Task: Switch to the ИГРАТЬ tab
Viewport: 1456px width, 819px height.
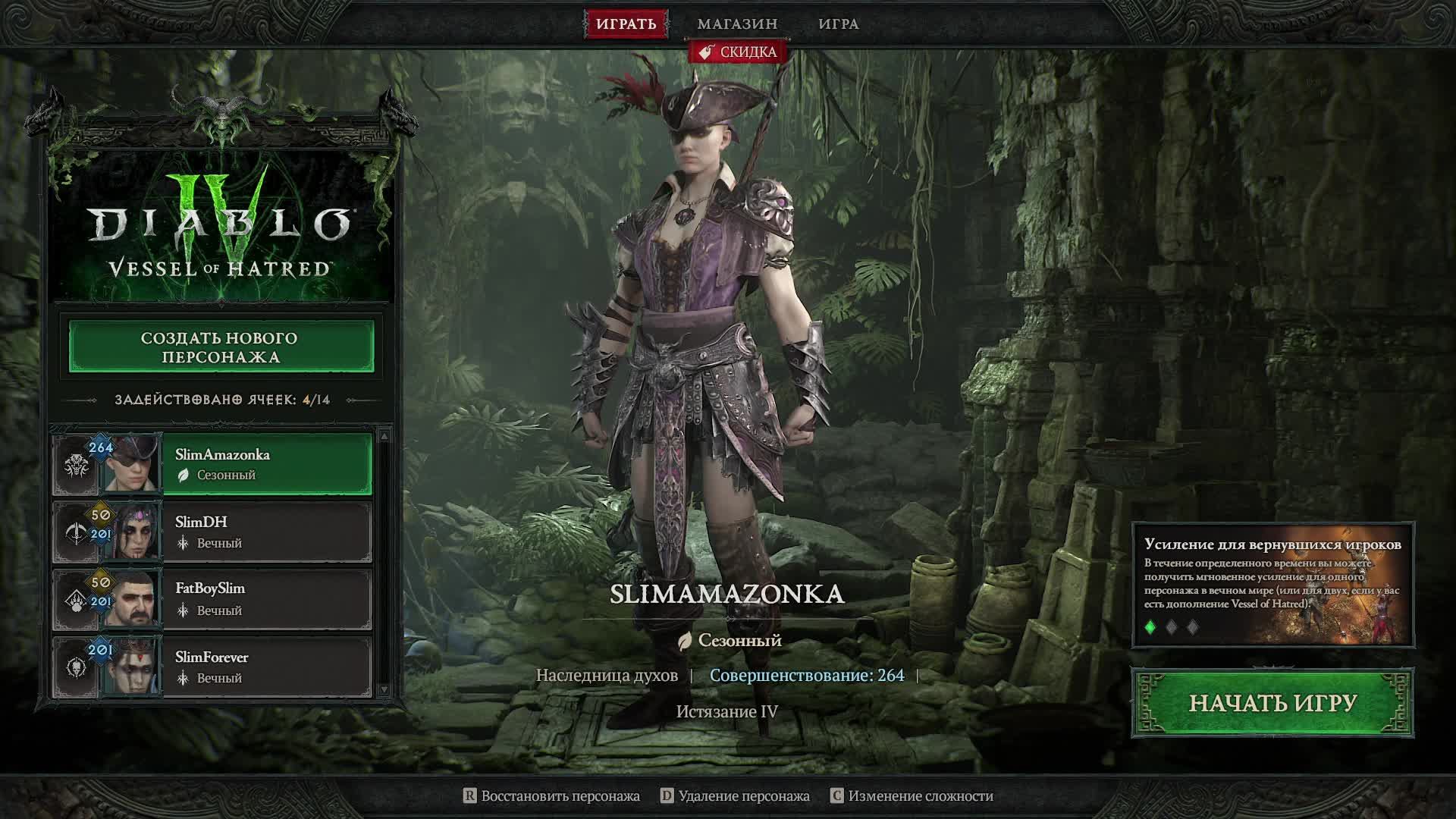Action: 626,24
